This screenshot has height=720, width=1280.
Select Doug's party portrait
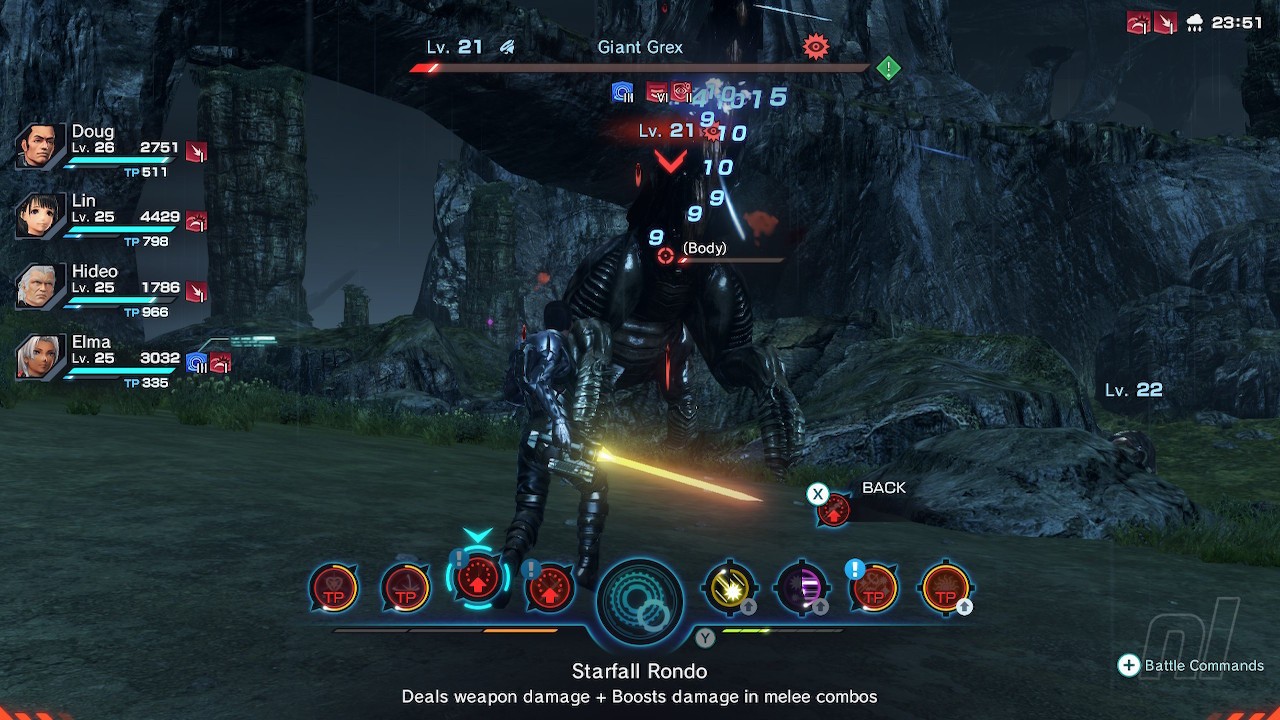point(40,148)
